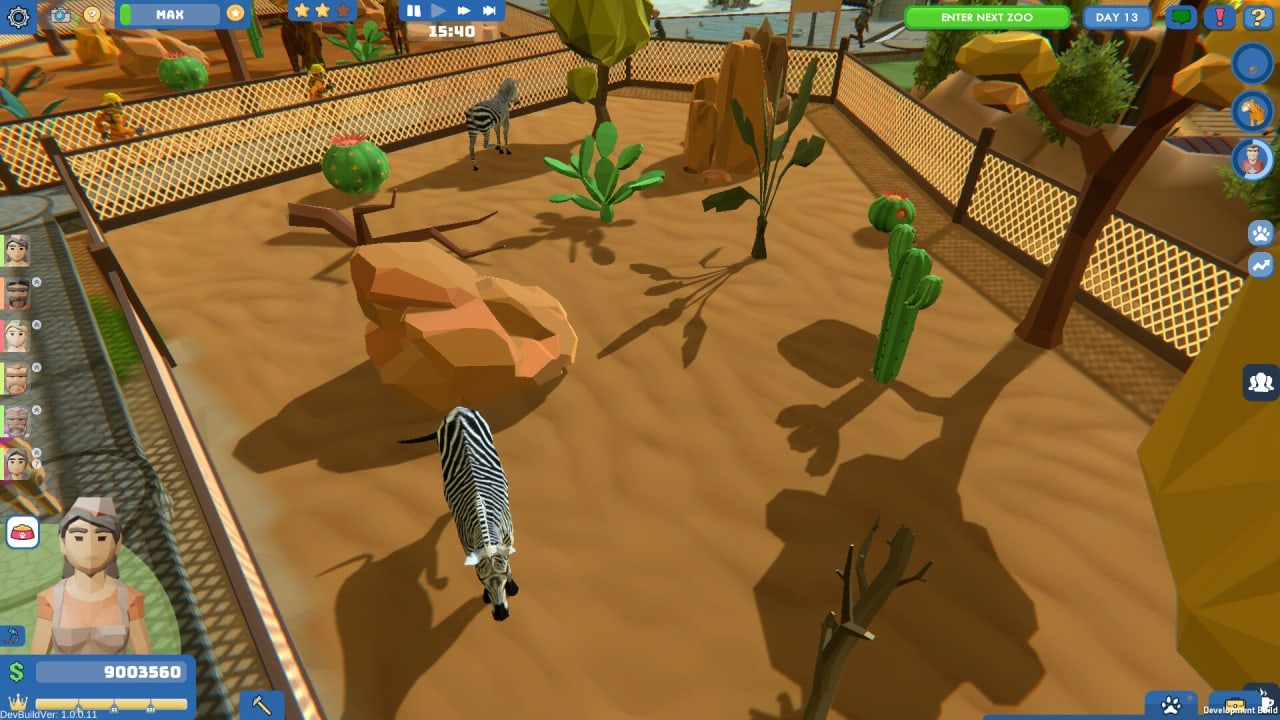This screenshot has width=1280, height=720.
Task: Set time to normal play speed
Action: tap(438, 11)
